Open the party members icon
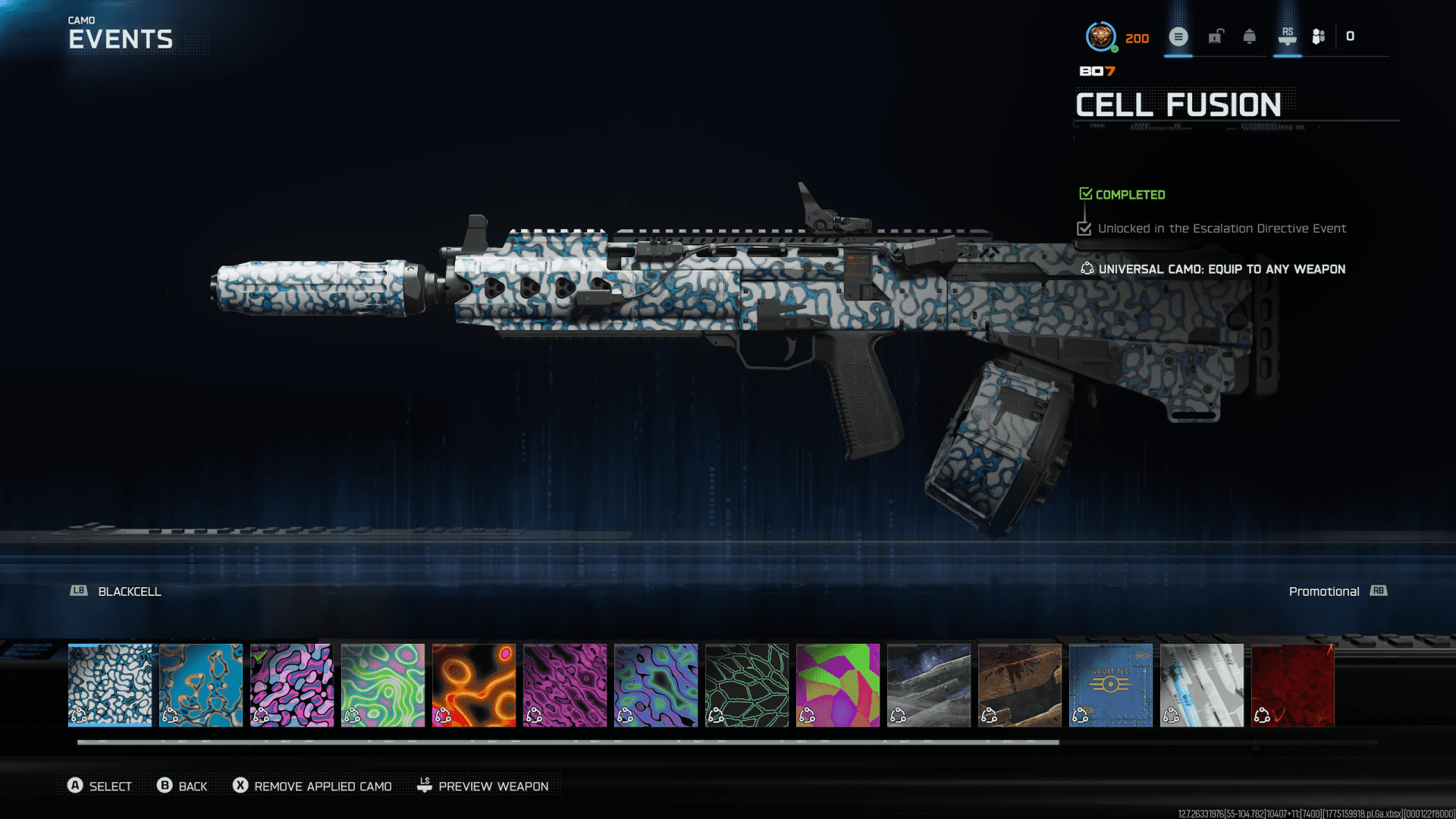 (x=1319, y=36)
